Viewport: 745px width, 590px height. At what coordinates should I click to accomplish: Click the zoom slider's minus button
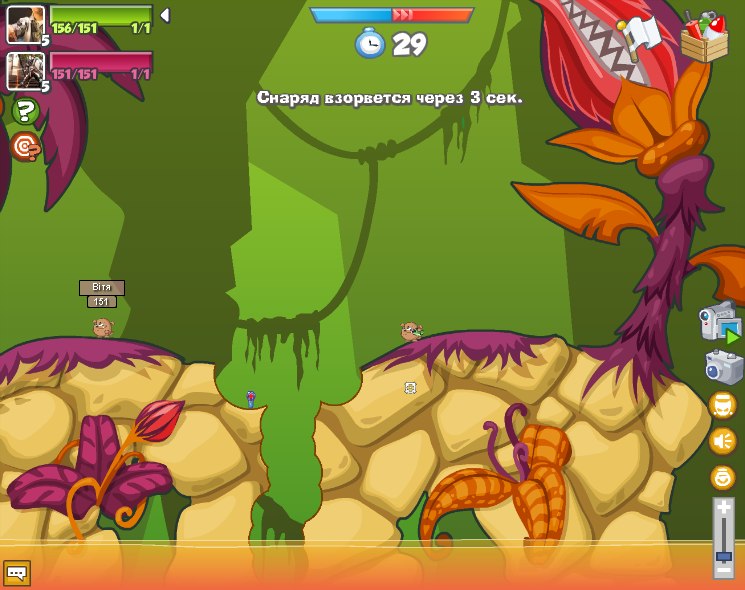coord(722,570)
